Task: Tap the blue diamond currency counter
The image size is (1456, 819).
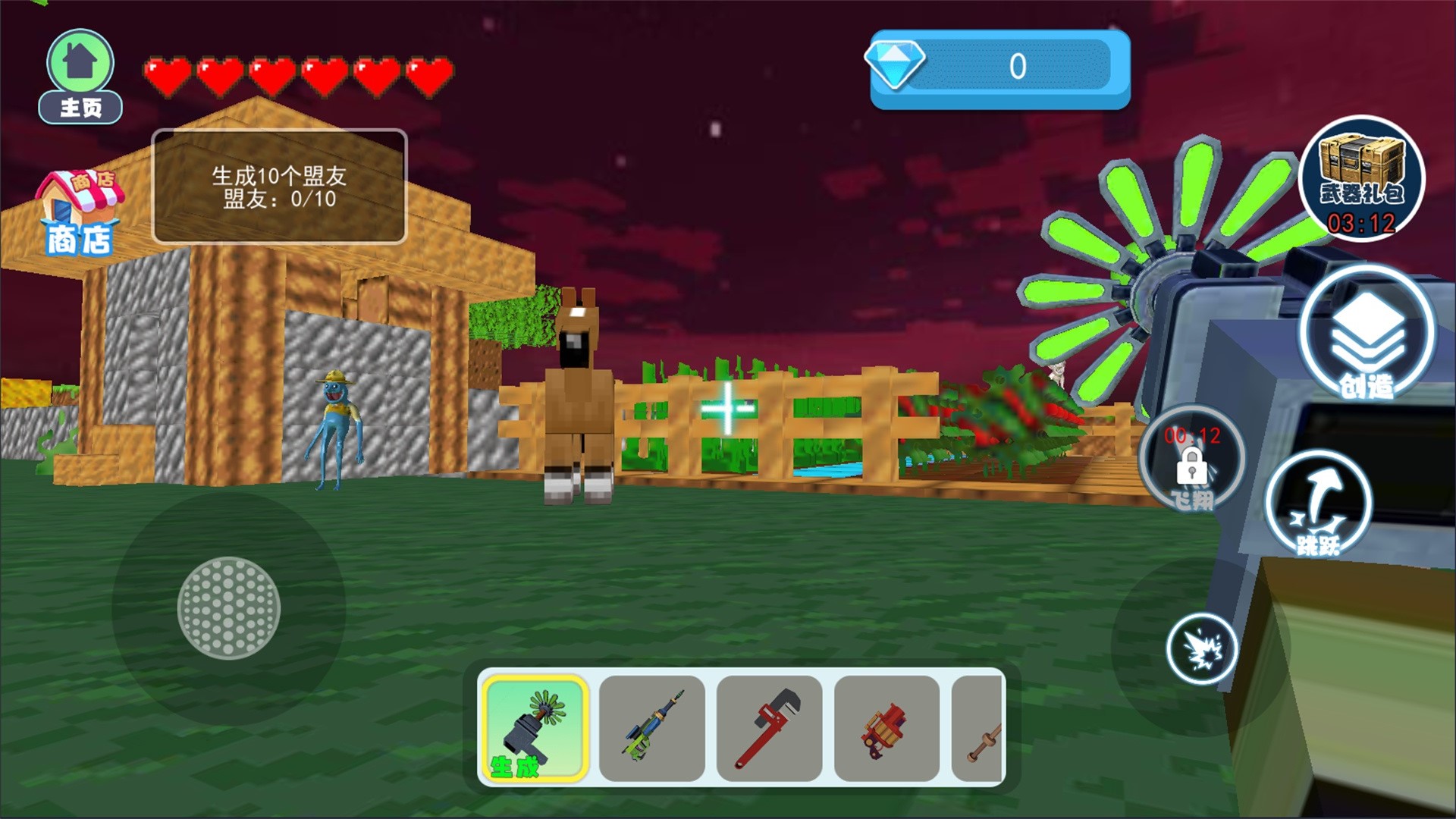Action: click(999, 68)
